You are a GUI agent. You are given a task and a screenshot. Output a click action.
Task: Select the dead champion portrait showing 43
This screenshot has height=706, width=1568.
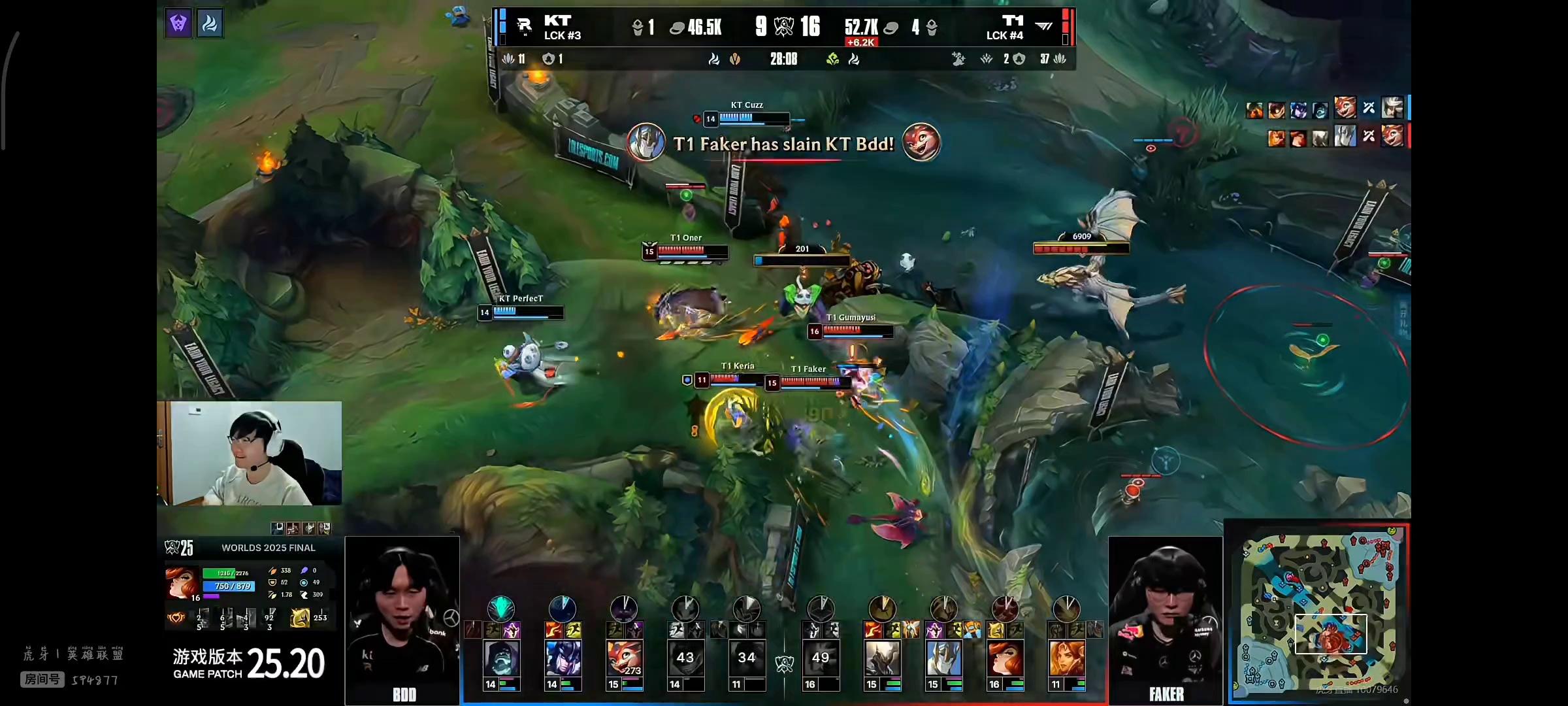click(x=685, y=658)
